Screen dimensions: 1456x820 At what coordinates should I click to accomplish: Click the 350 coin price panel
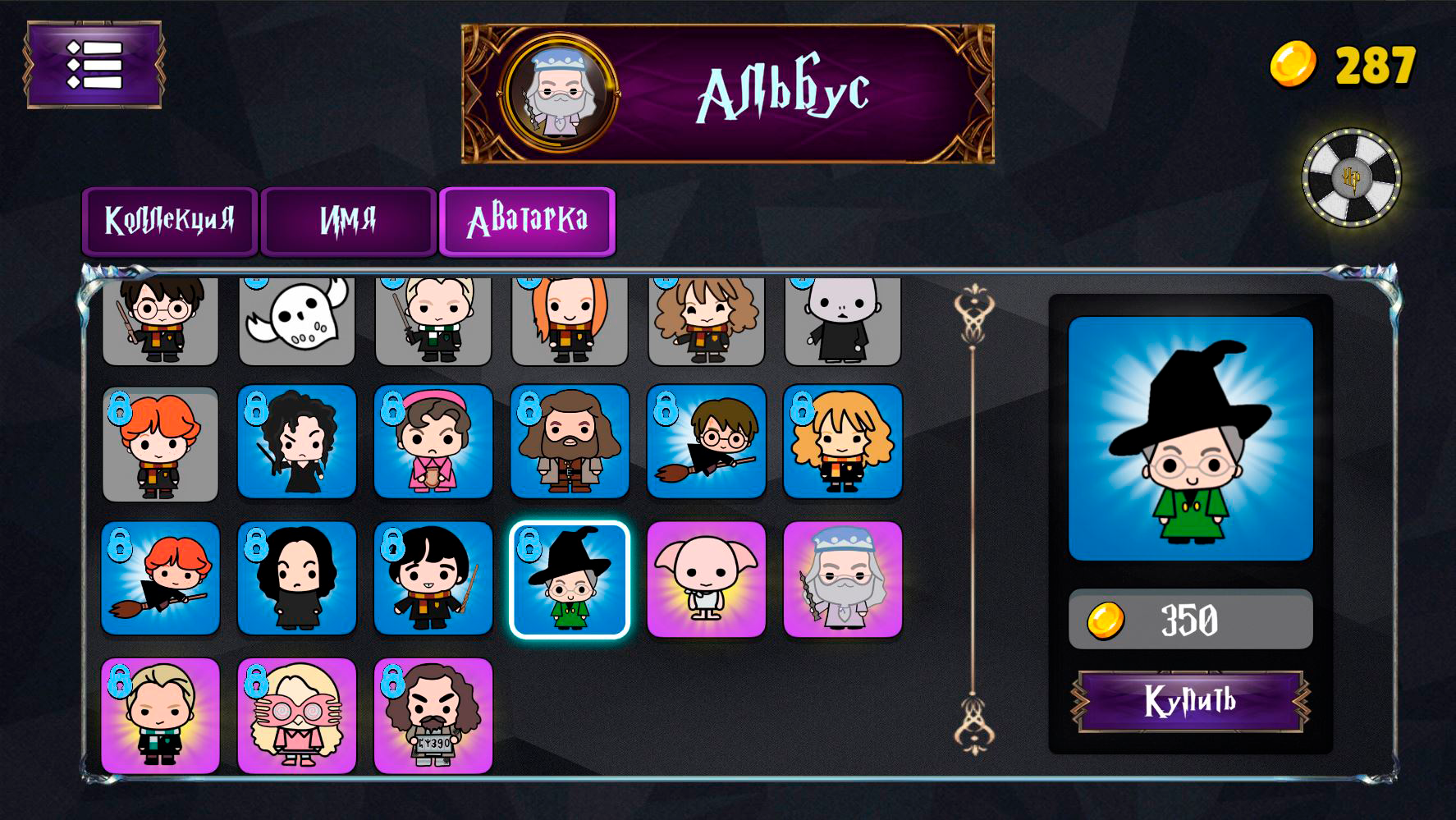point(1189,621)
